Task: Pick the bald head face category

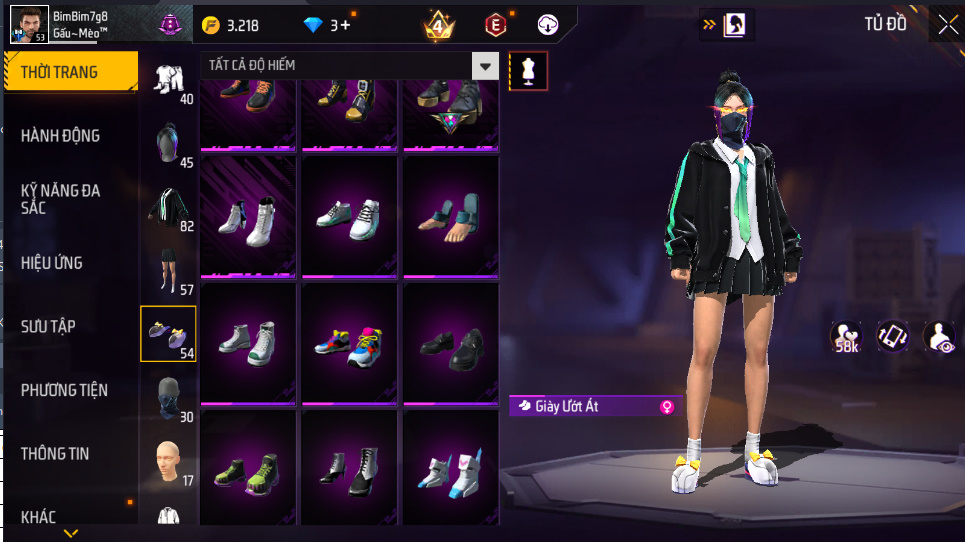Action: (168, 460)
